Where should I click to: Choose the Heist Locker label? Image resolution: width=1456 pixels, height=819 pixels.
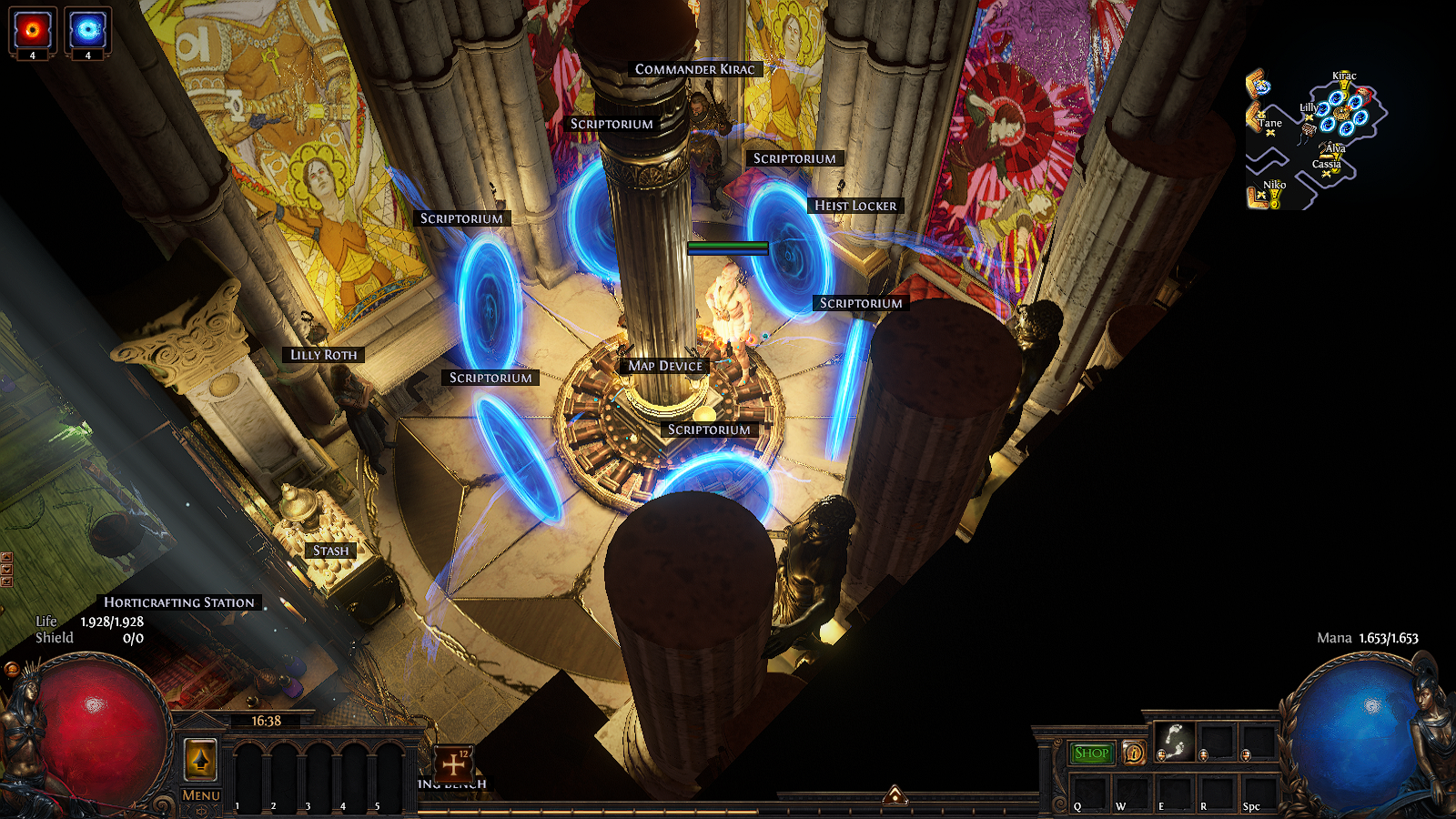(x=855, y=206)
